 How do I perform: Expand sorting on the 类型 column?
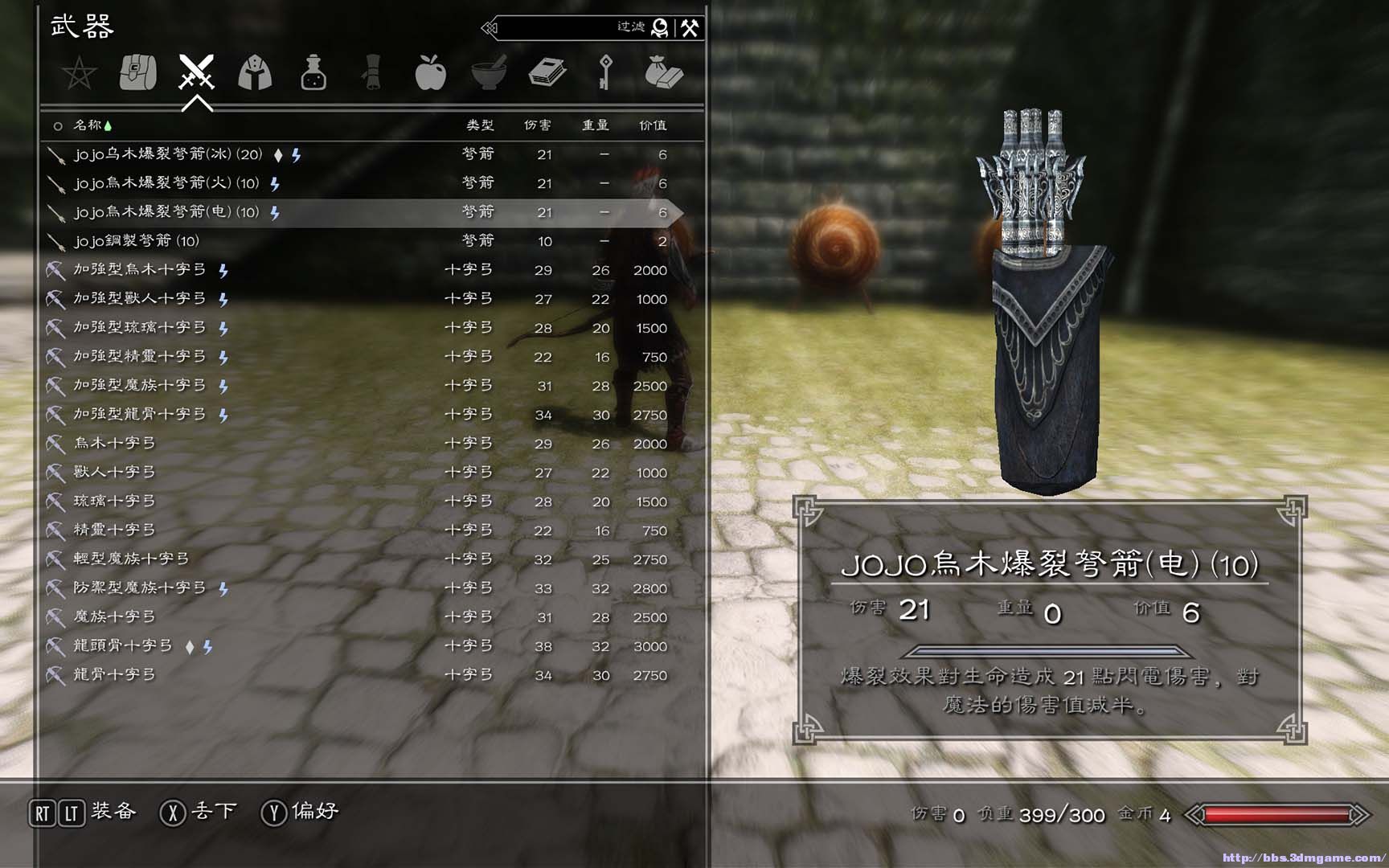(478, 125)
